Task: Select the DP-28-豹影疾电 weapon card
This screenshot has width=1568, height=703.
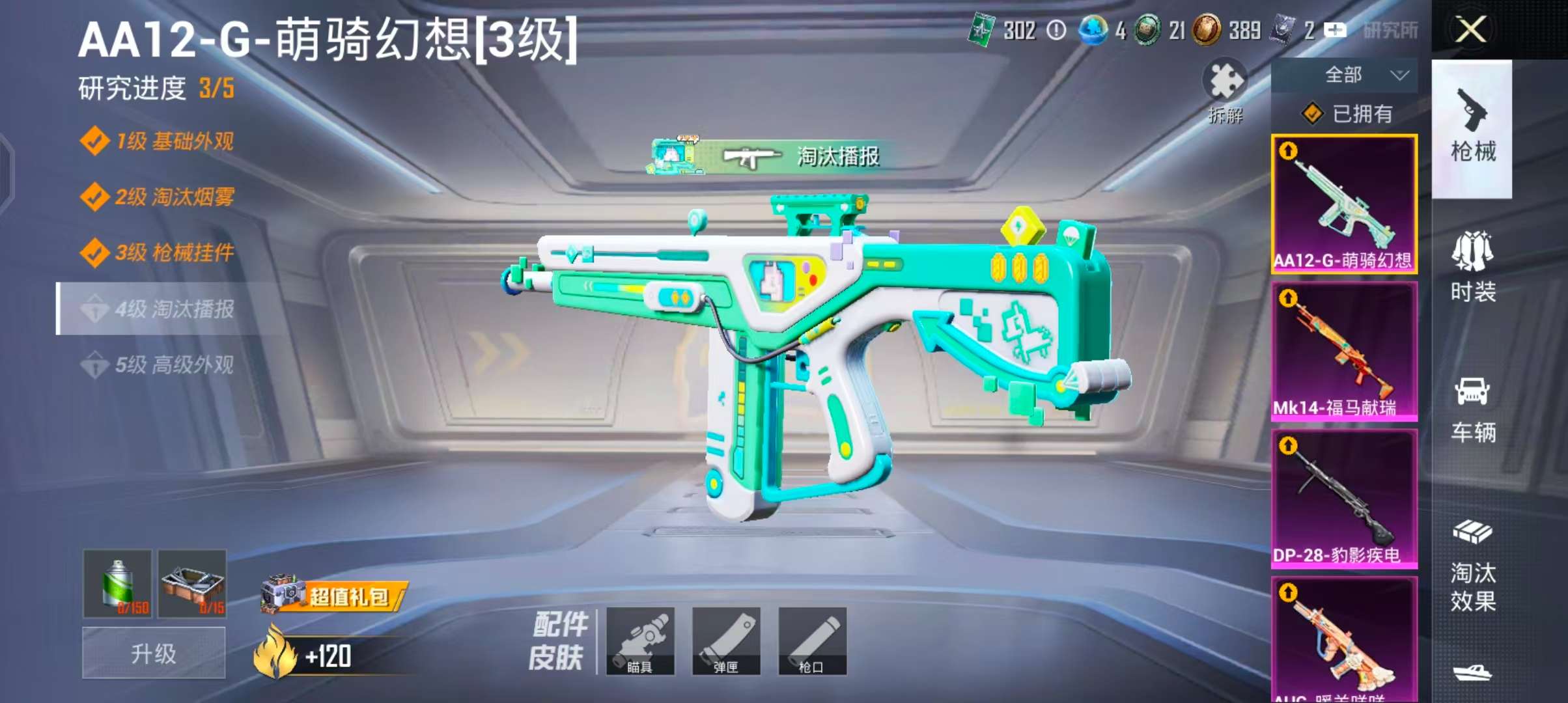Action: pos(1344,498)
